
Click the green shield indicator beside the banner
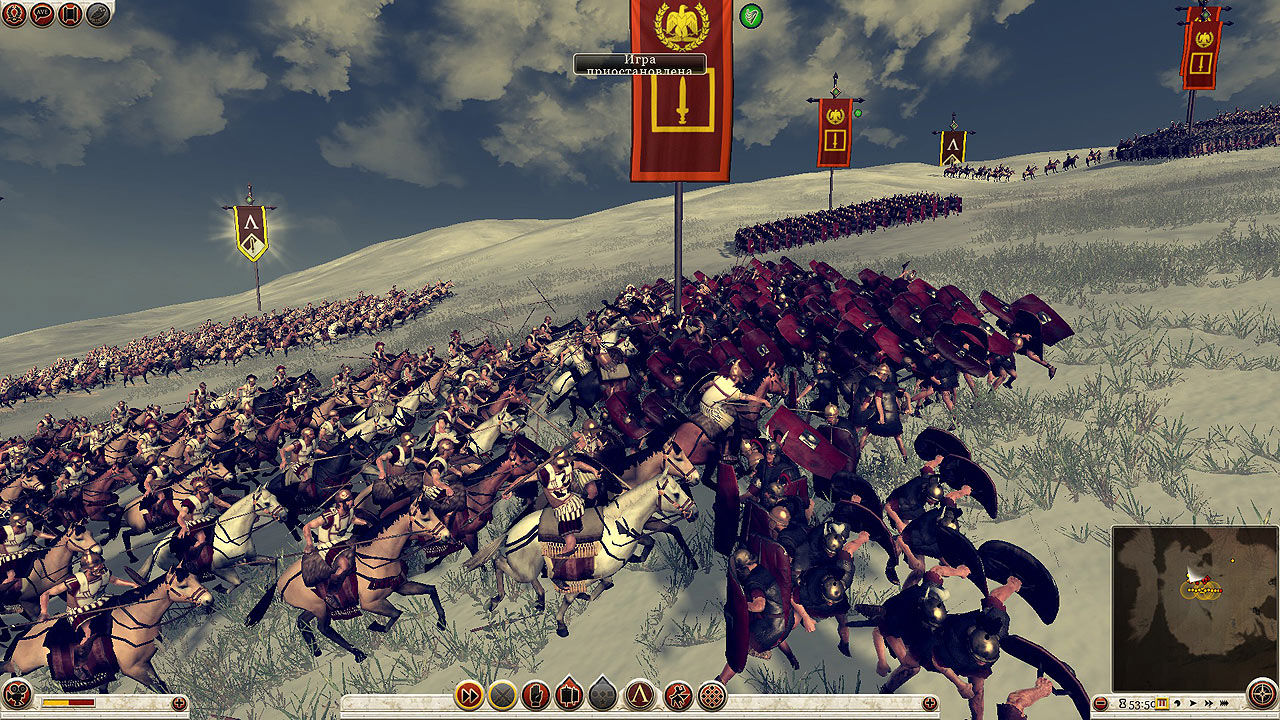[x=750, y=16]
